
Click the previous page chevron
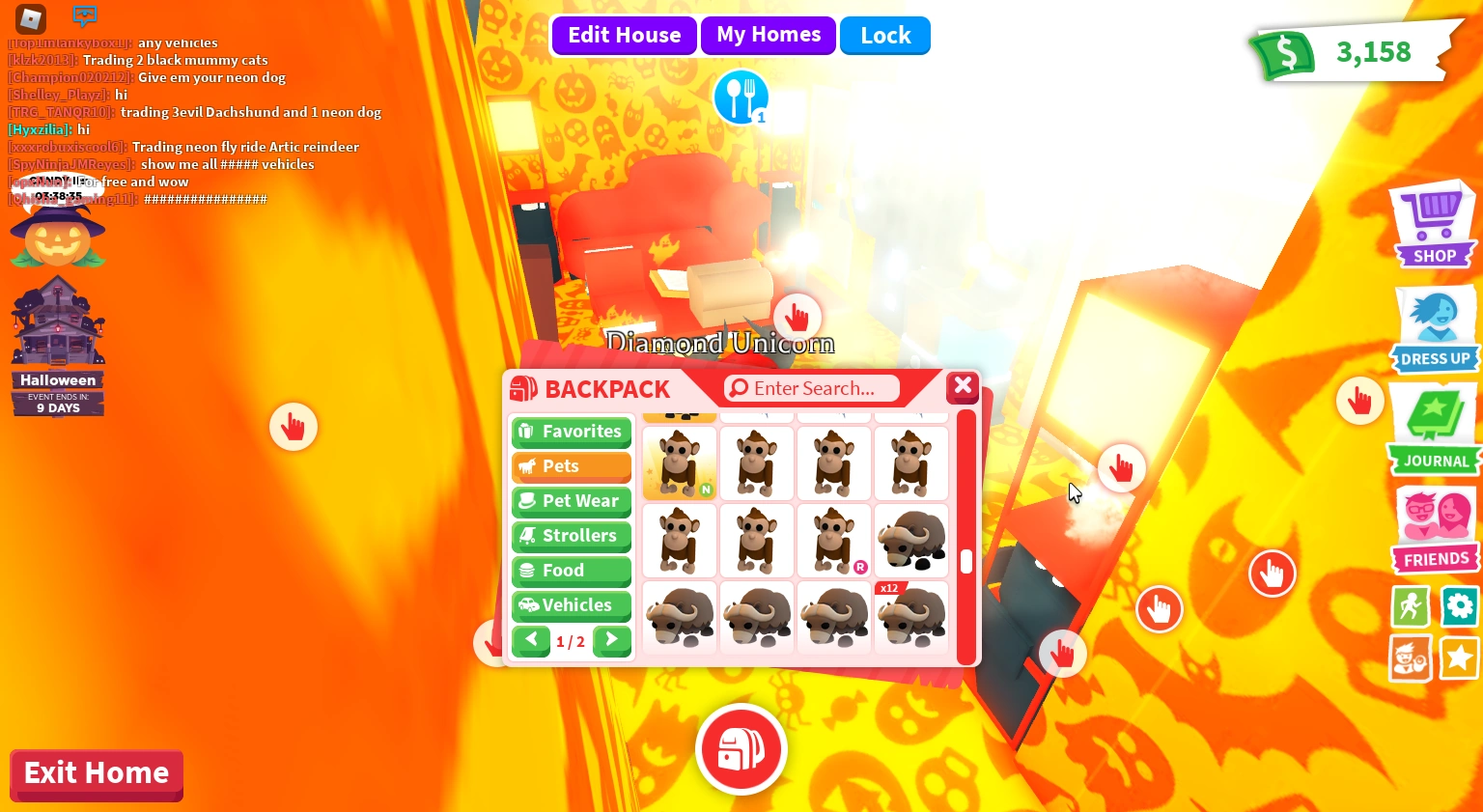[x=531, y=640]
